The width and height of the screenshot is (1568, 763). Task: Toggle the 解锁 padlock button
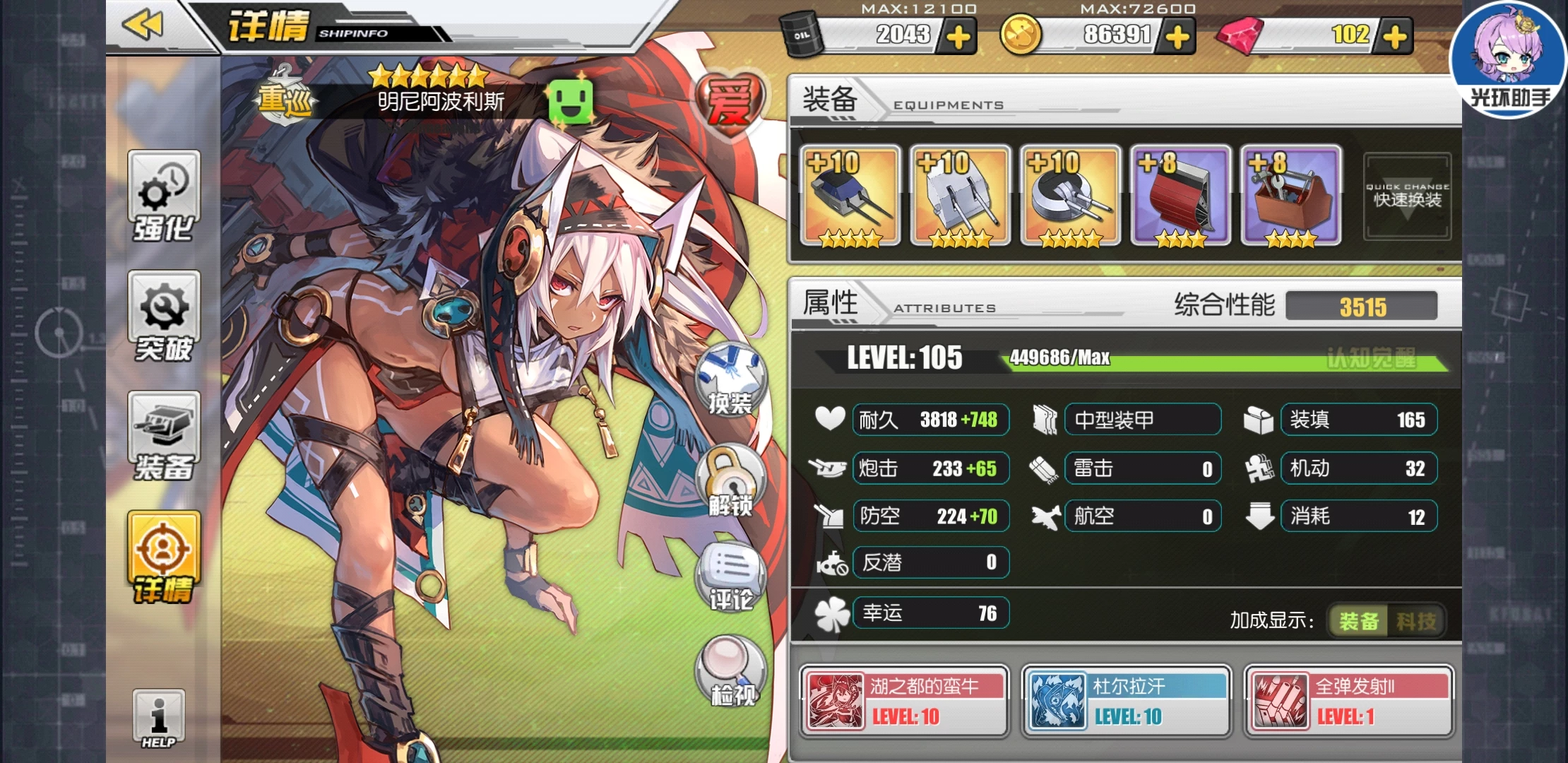pyautogui.click(x=730, y=482)
